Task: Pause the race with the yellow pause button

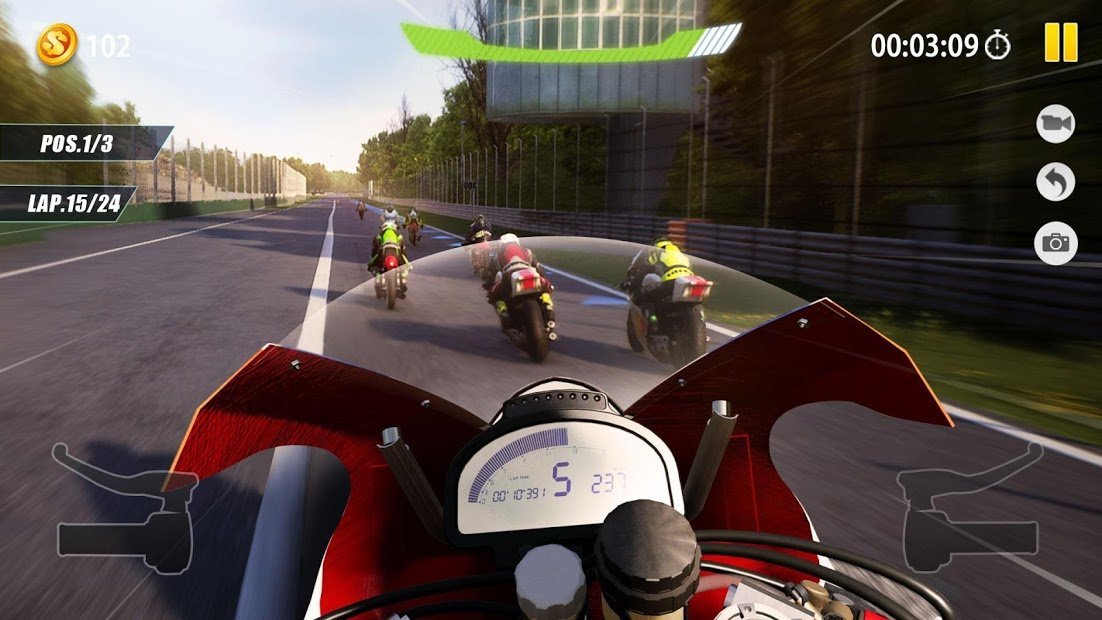Action: (x=1061, y=43)
